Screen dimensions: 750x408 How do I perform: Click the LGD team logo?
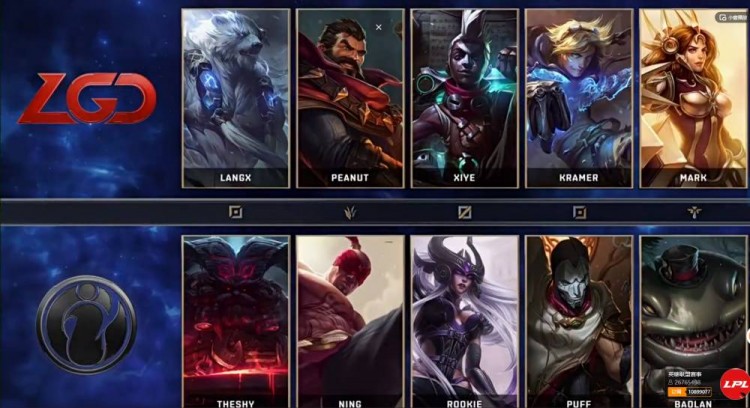[87, 99]
